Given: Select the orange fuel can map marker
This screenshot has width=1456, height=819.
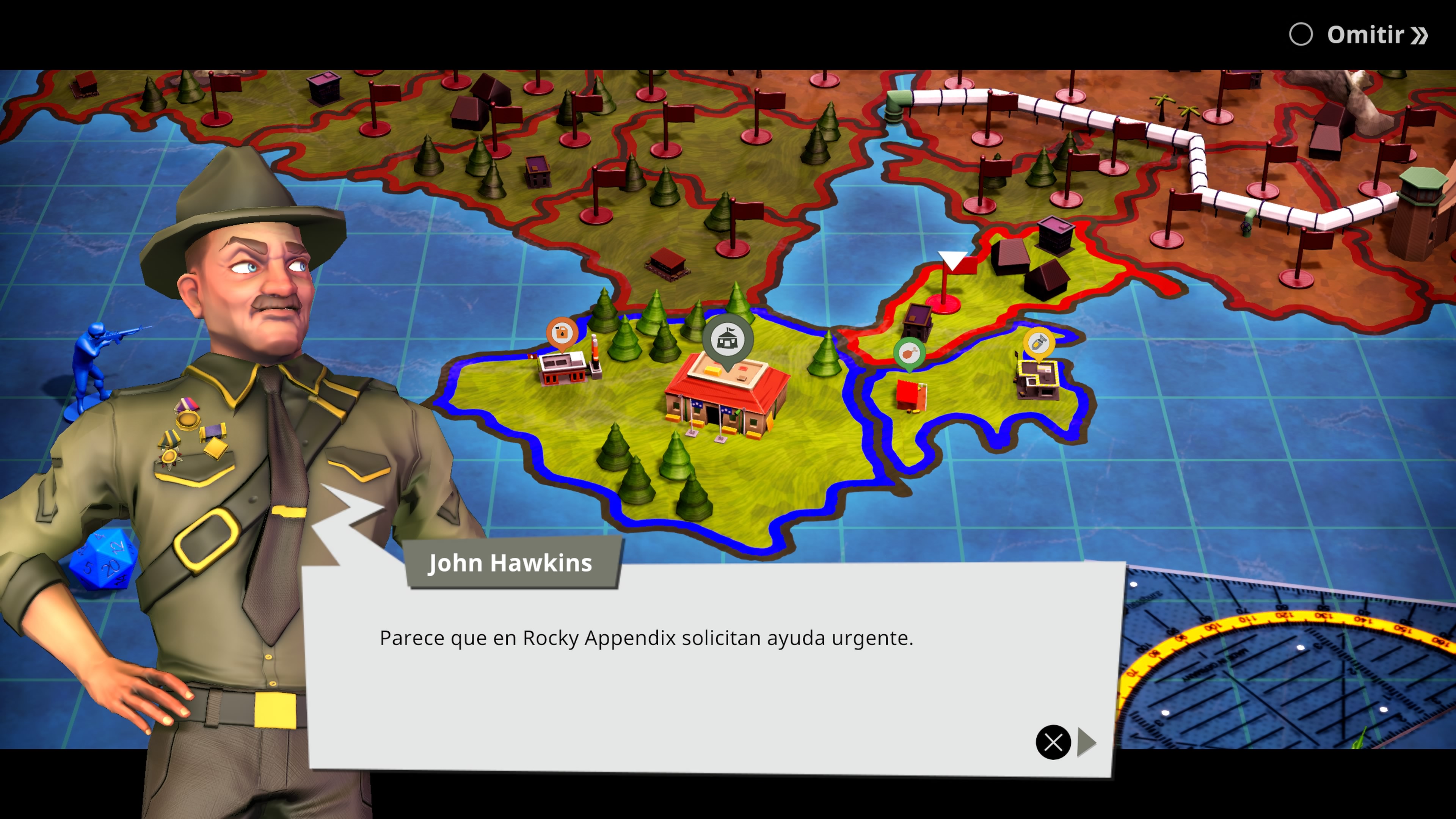Looking at the screenshot, I should [x=561, y=334].
